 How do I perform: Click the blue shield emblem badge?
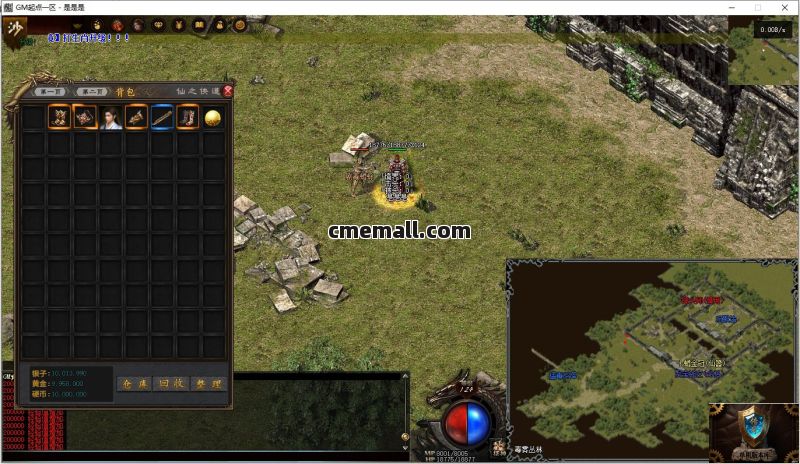point(754,427)
